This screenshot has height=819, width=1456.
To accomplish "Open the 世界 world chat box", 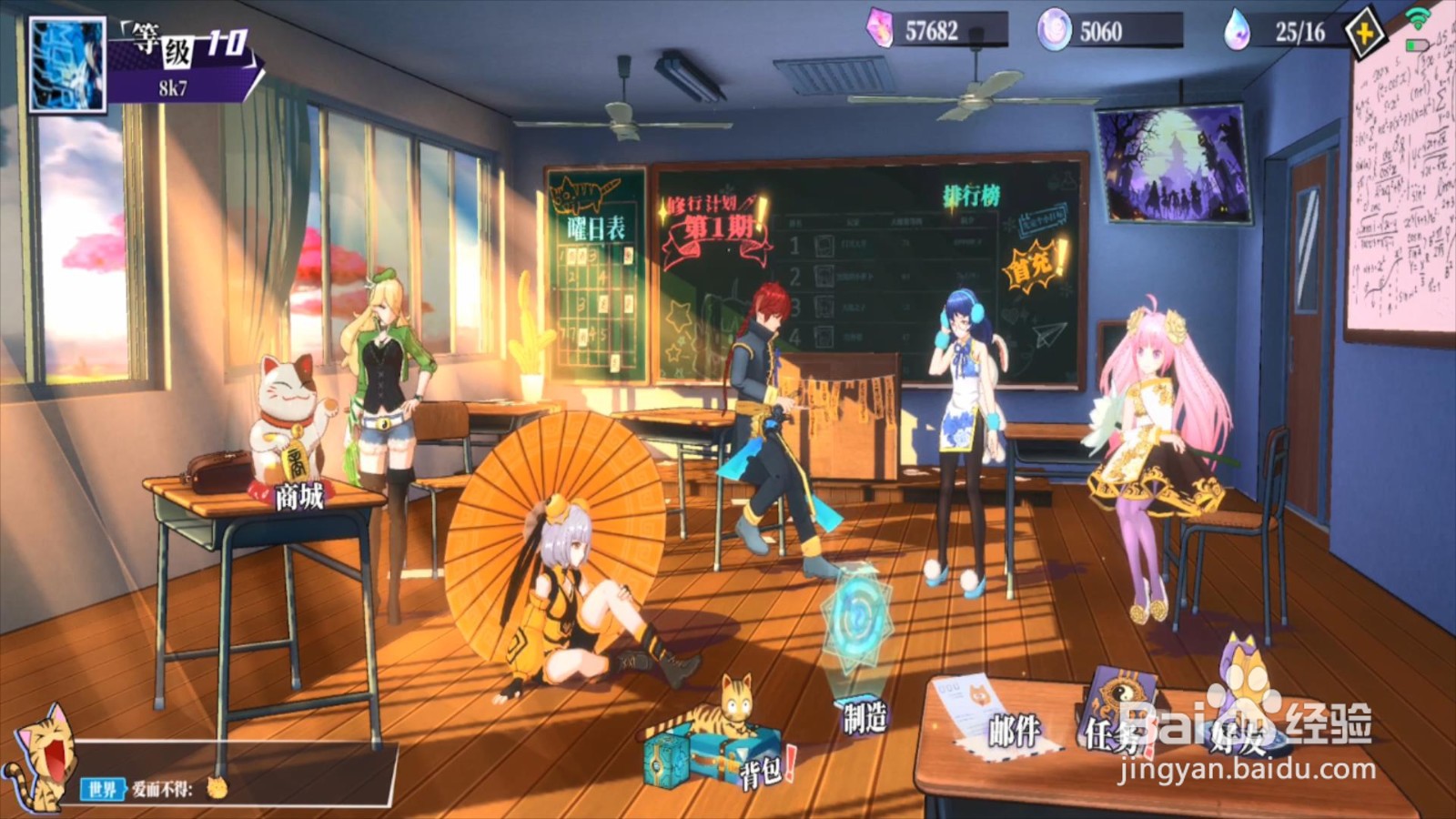I will 237,787.
